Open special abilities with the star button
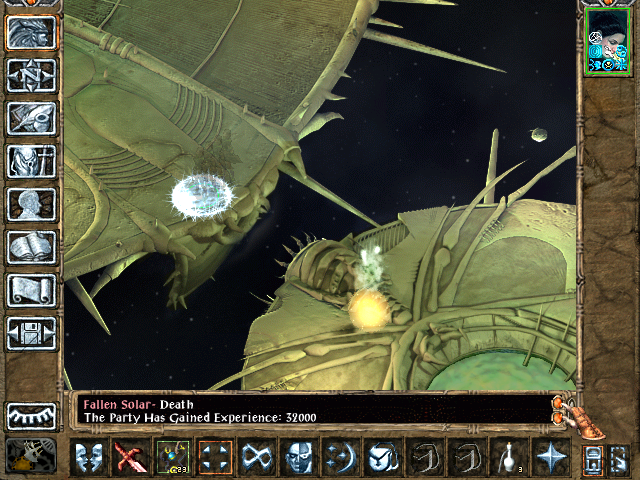The image size is (640, 480). [549, 458]
